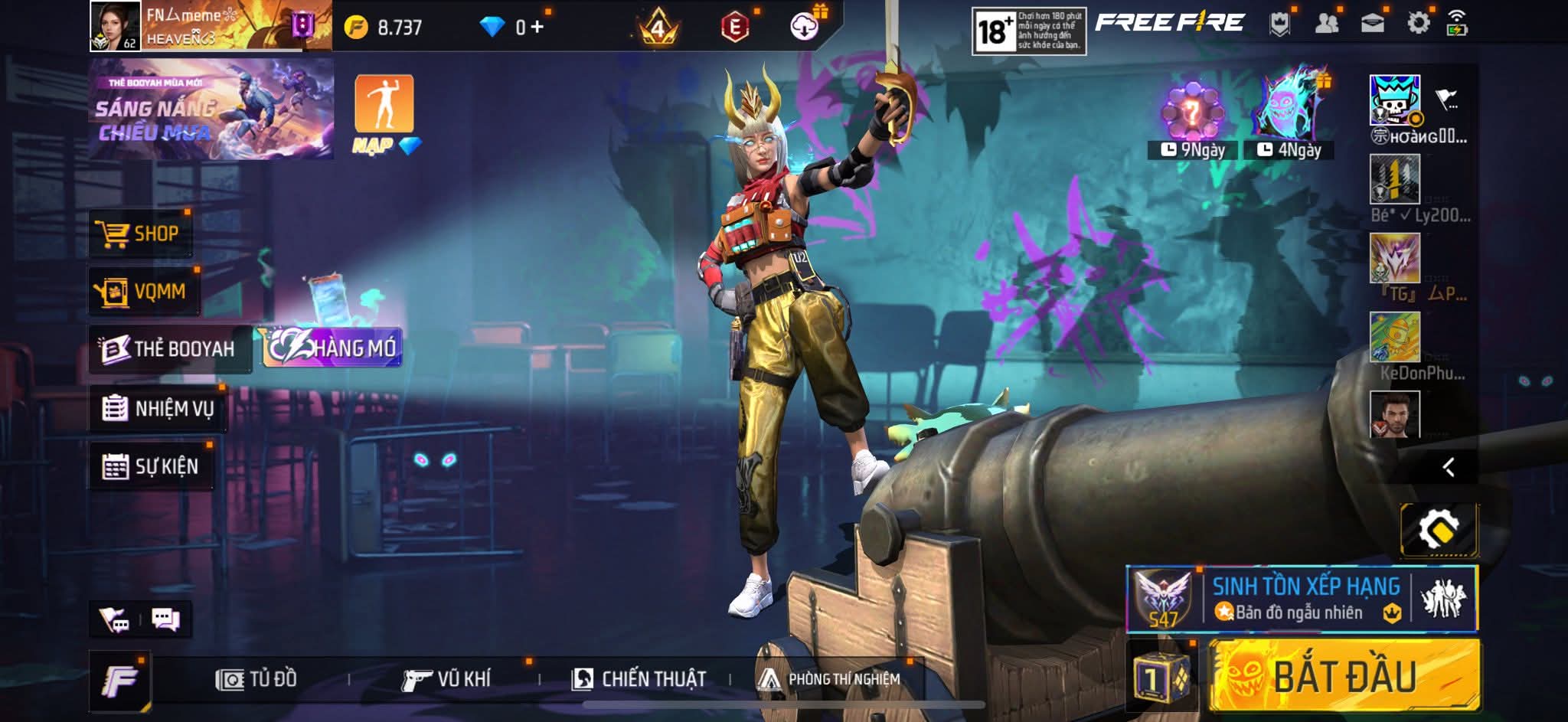Viewport: 1568px width, 722px height.
Task: Open the CHIẾN THUẬT tactics tab
Action: pyautogui.click(x=639, y=679)
